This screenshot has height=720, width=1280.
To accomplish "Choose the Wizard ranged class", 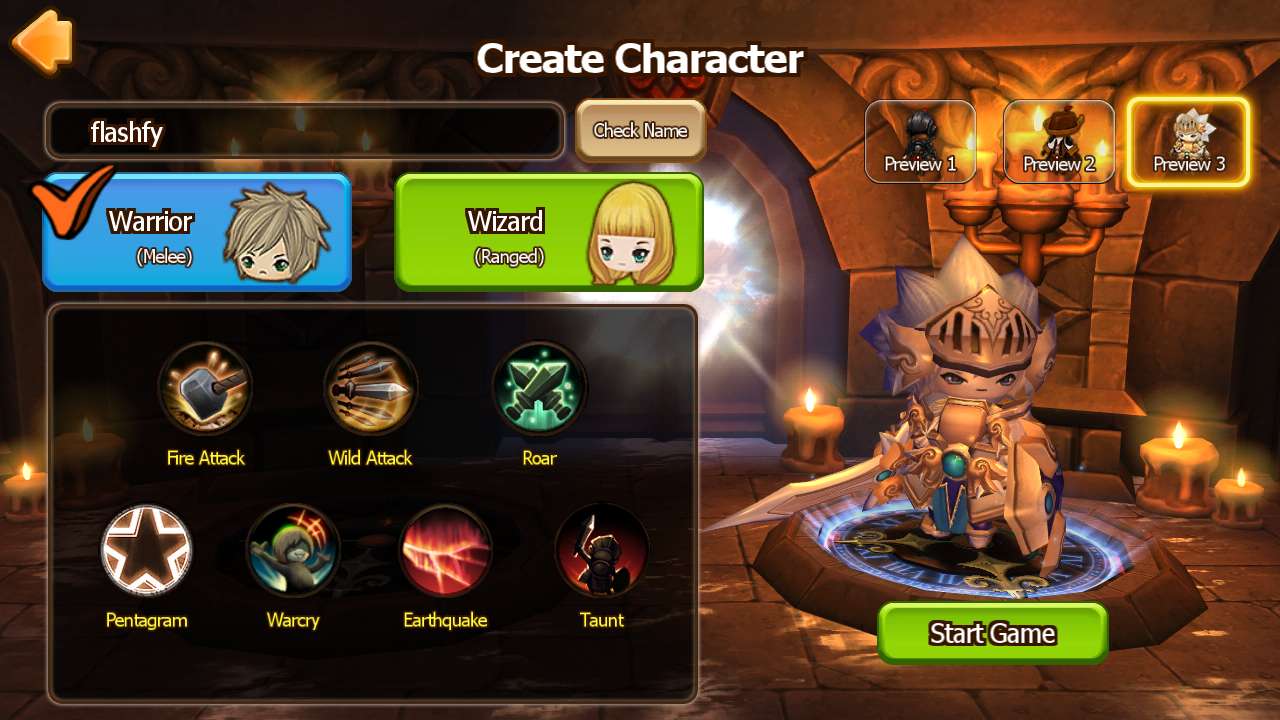I will pyautogui.click(x=549, y=232).
